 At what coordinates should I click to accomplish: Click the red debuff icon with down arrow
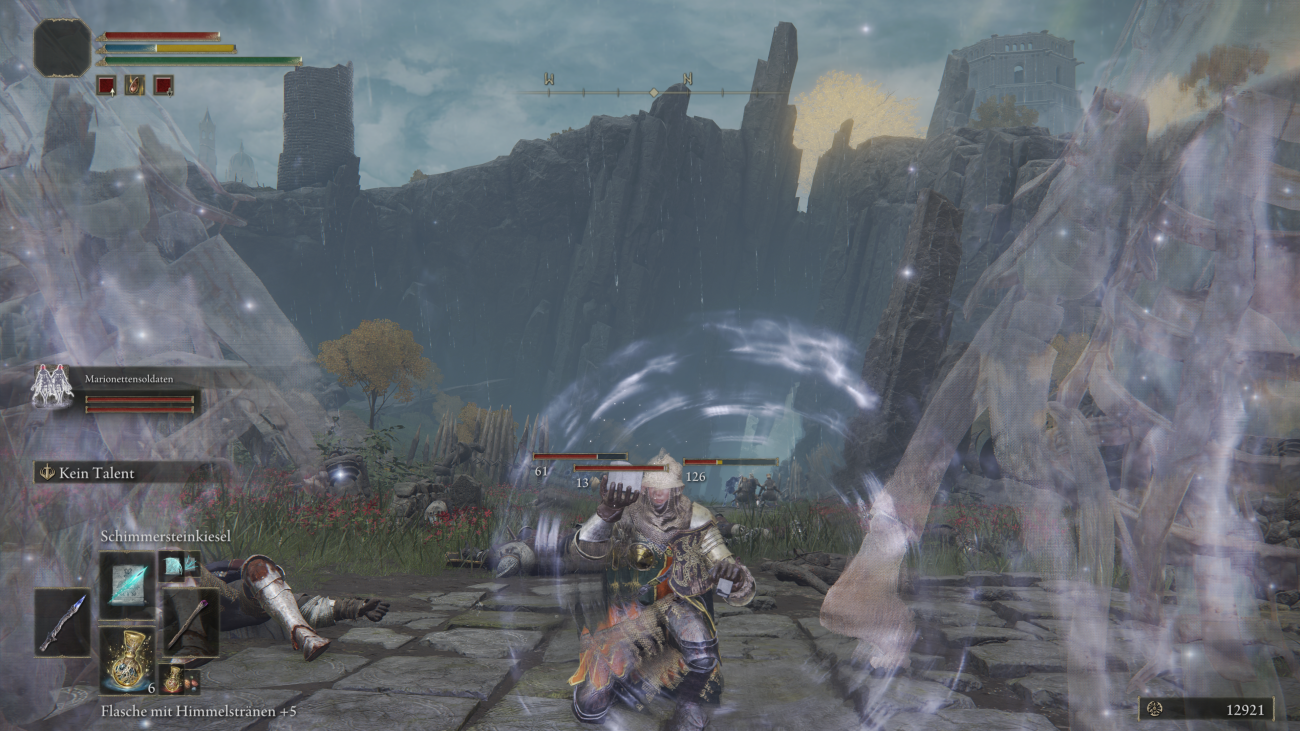tap(163, 85)
